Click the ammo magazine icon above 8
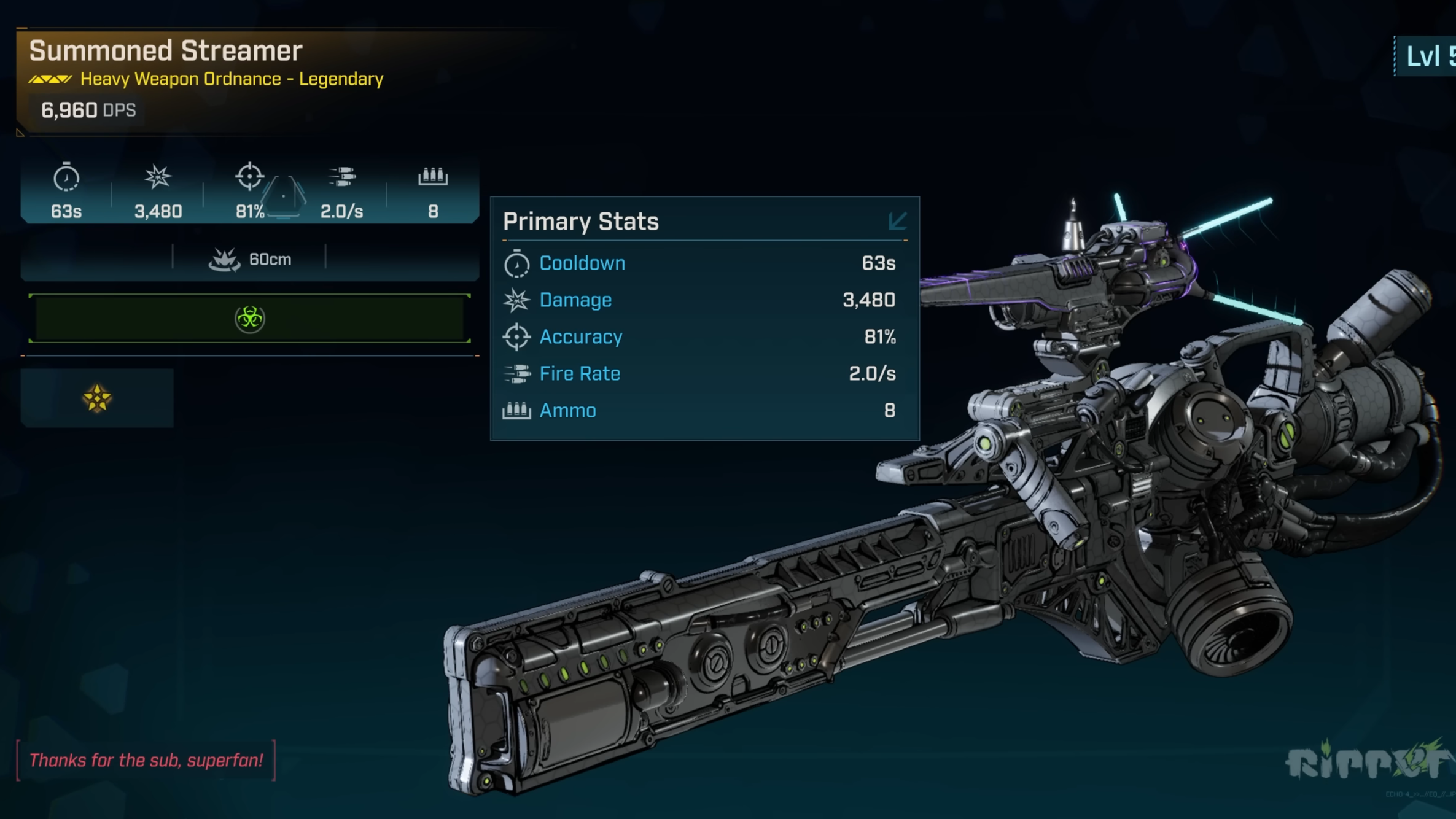 click(433, 176)
